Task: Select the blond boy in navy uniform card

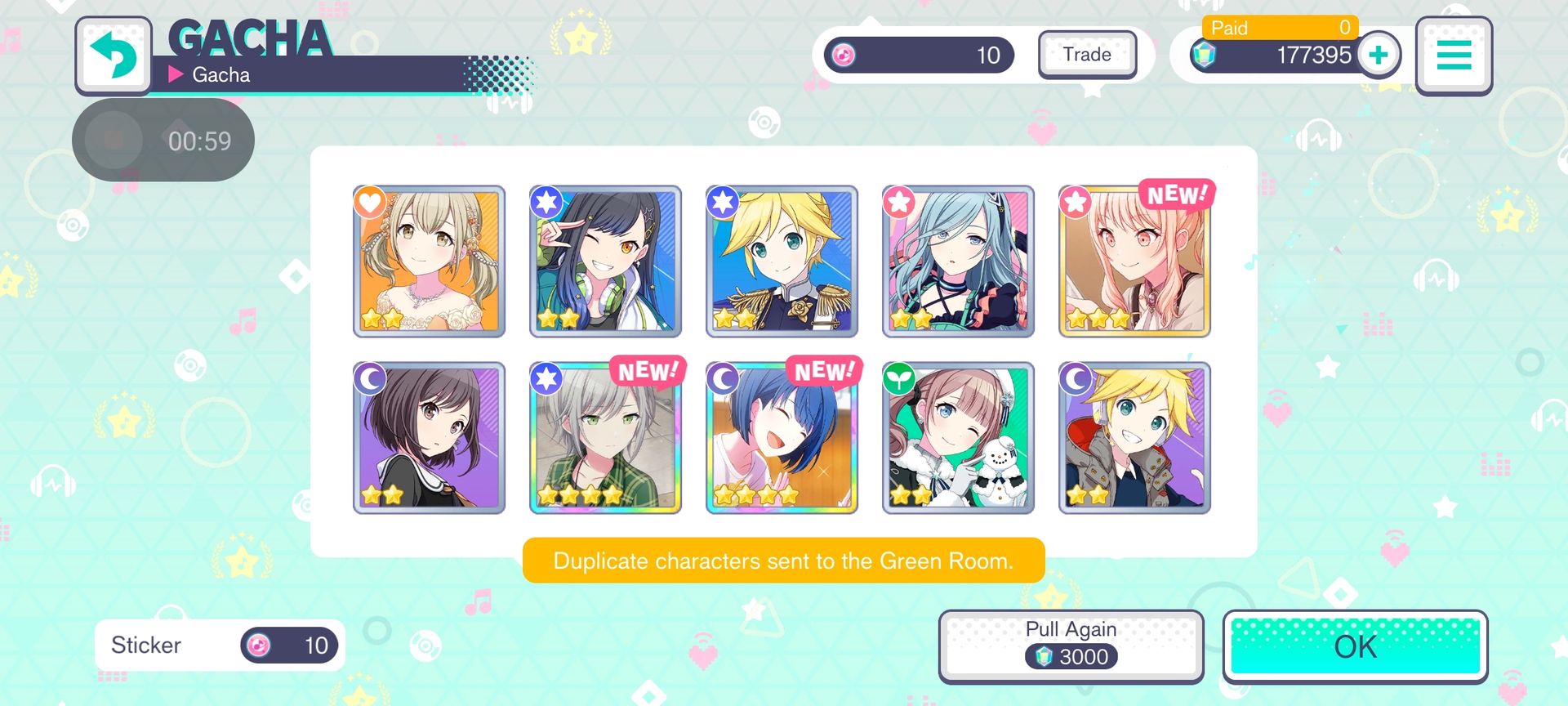Action: click(782, 261)
